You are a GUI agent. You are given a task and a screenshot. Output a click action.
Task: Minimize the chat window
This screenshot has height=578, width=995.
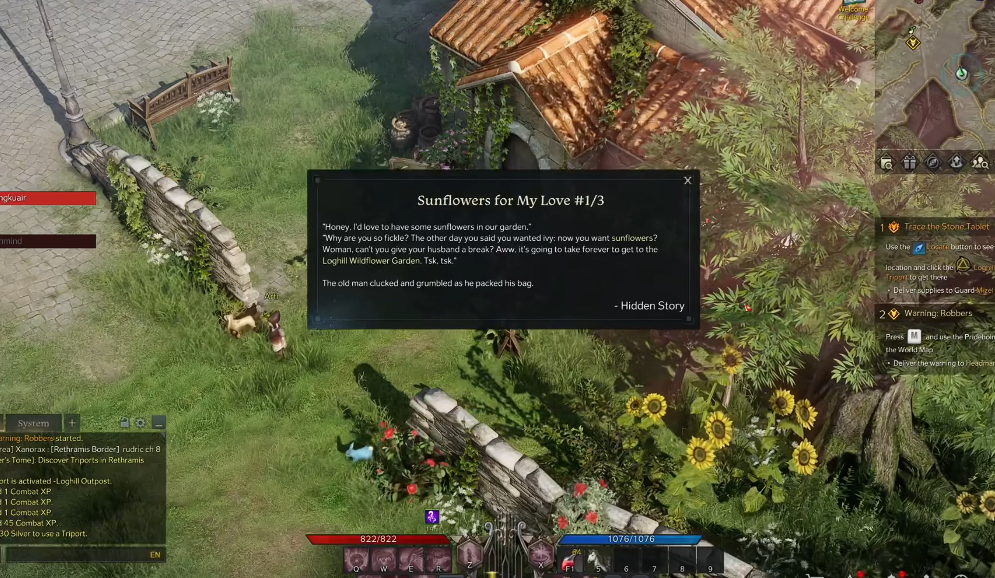pyautogui.click(x=158, y=423)
